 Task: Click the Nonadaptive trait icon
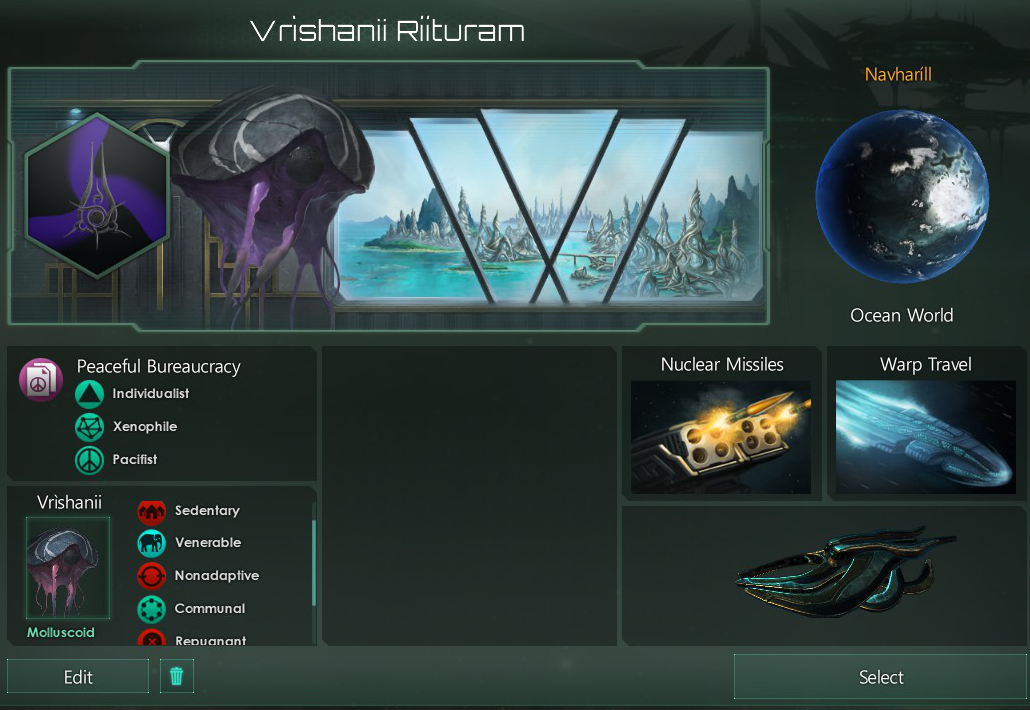[151, 576]
